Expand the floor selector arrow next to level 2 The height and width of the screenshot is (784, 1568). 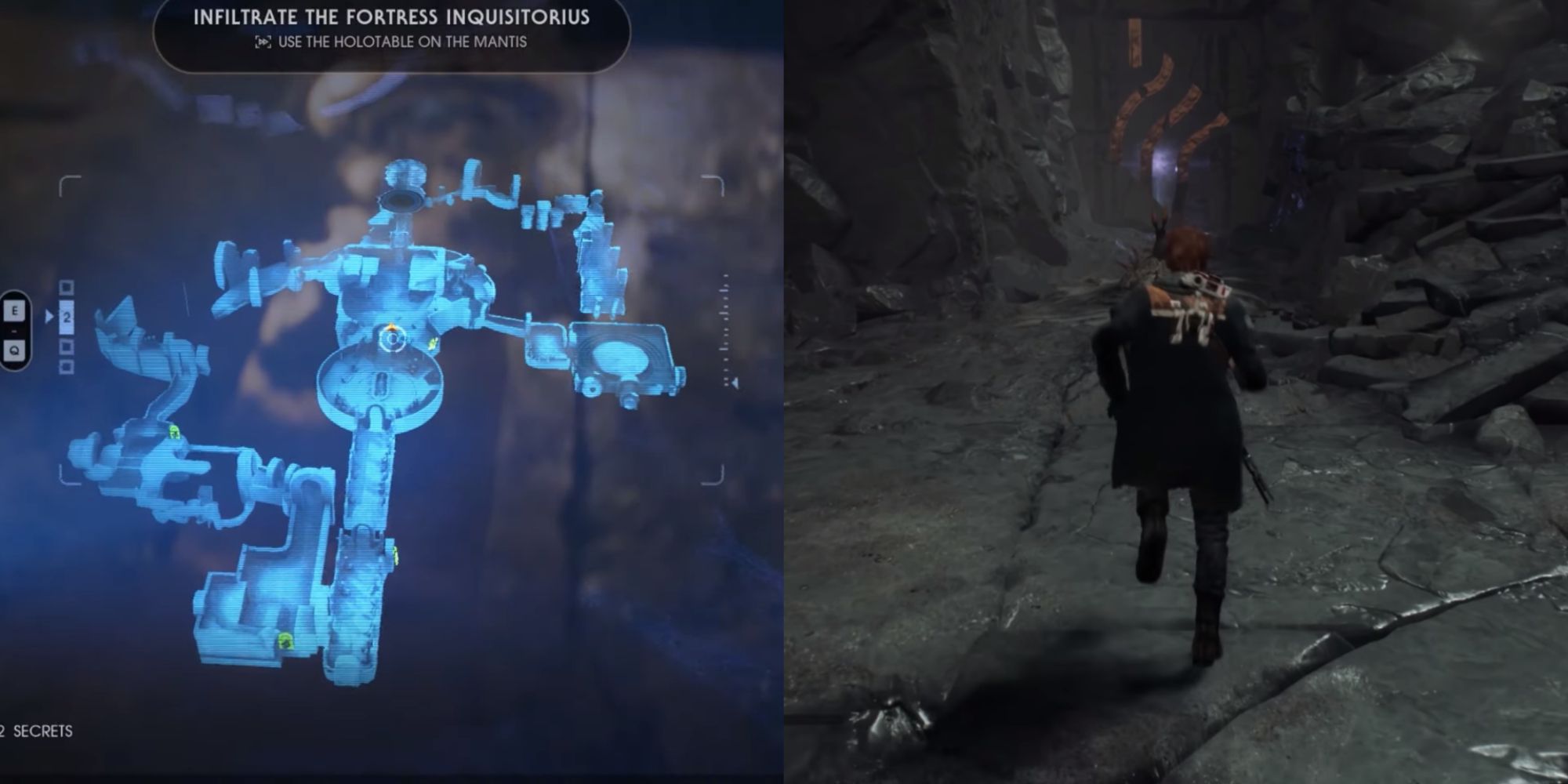tap(49, 315)
